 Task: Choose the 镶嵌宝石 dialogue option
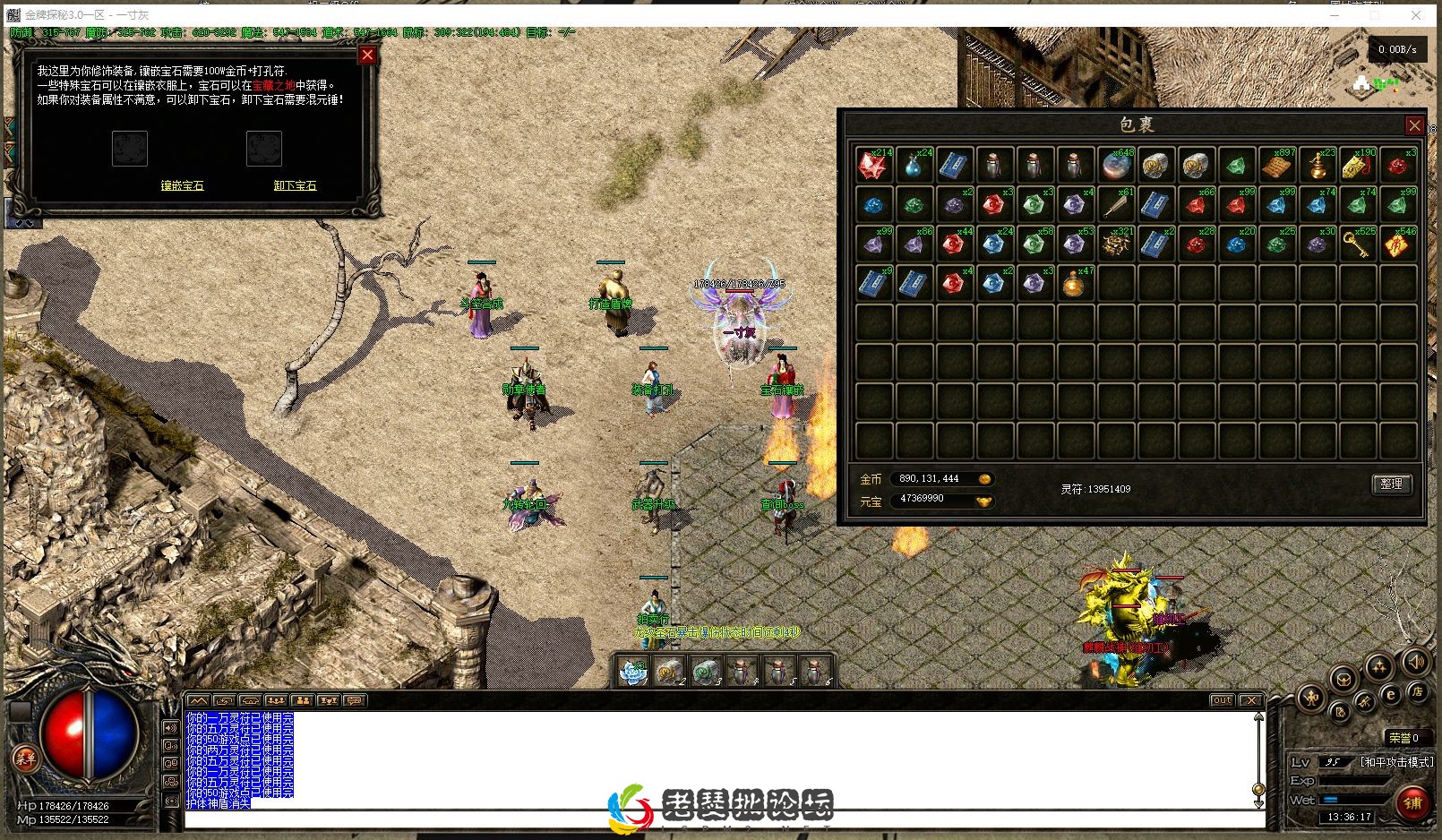182,185
